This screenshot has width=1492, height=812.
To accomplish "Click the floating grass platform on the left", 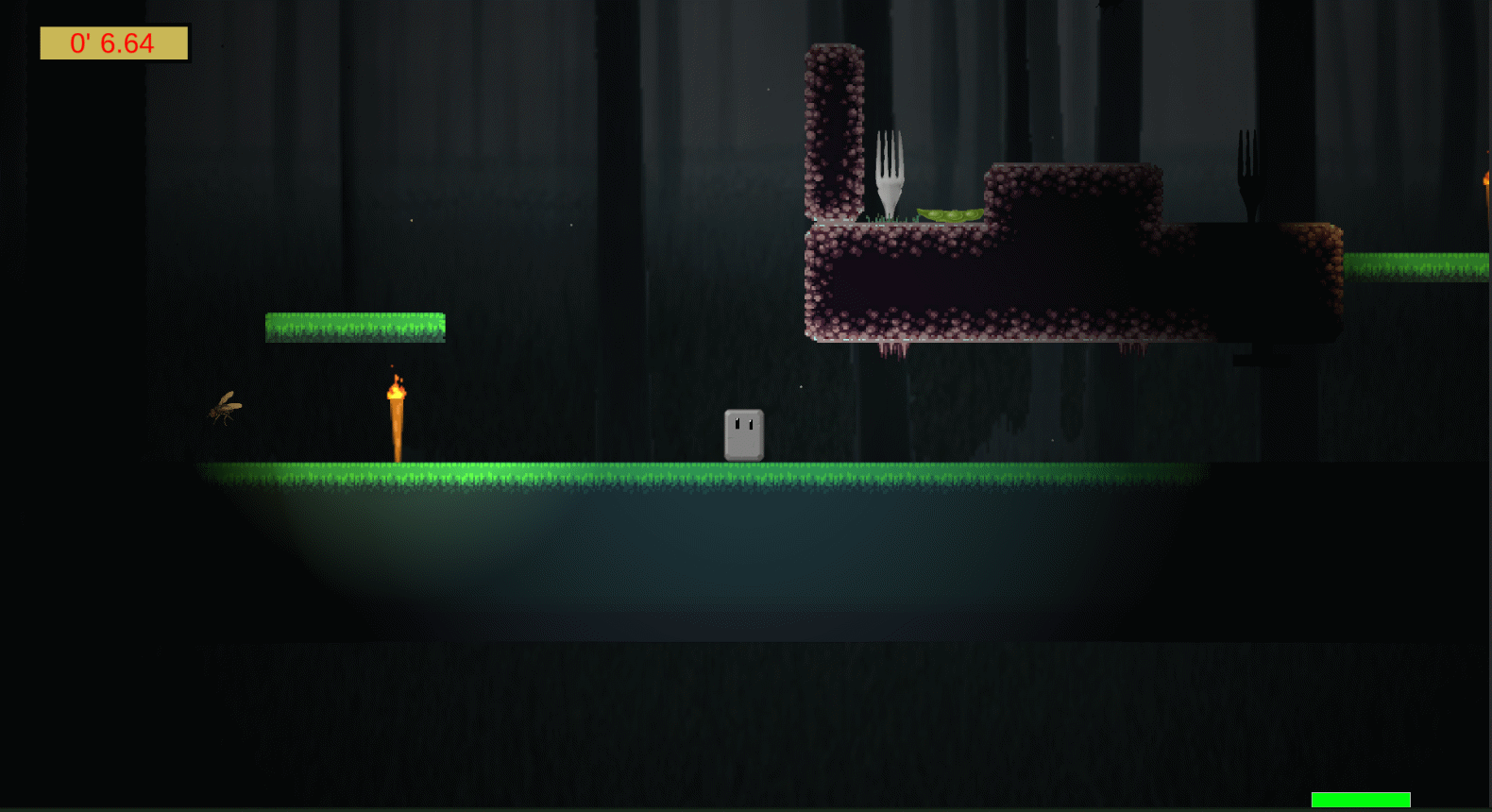I will [354, 326].
